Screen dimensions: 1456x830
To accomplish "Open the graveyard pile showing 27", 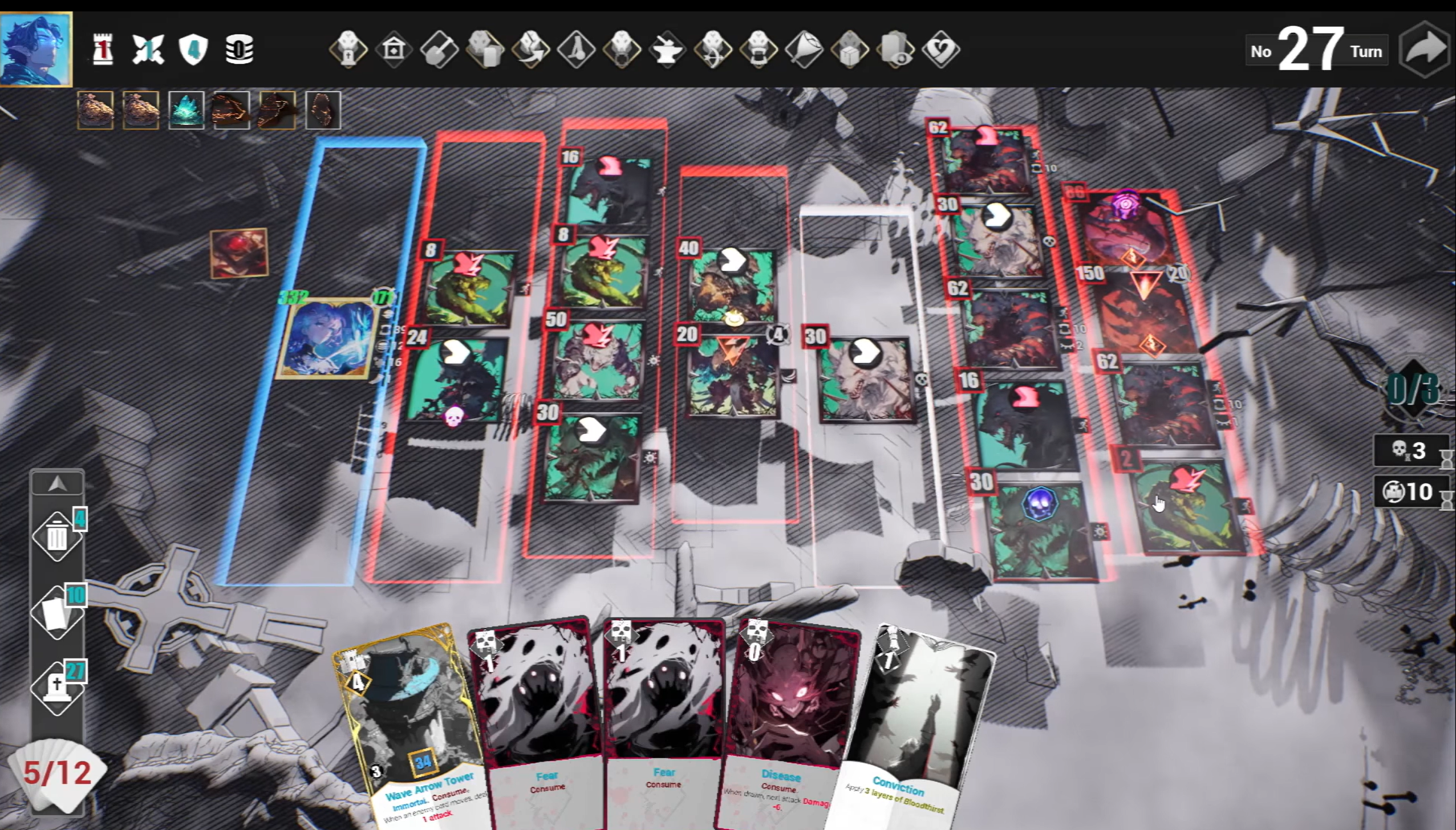I will 57,688.
